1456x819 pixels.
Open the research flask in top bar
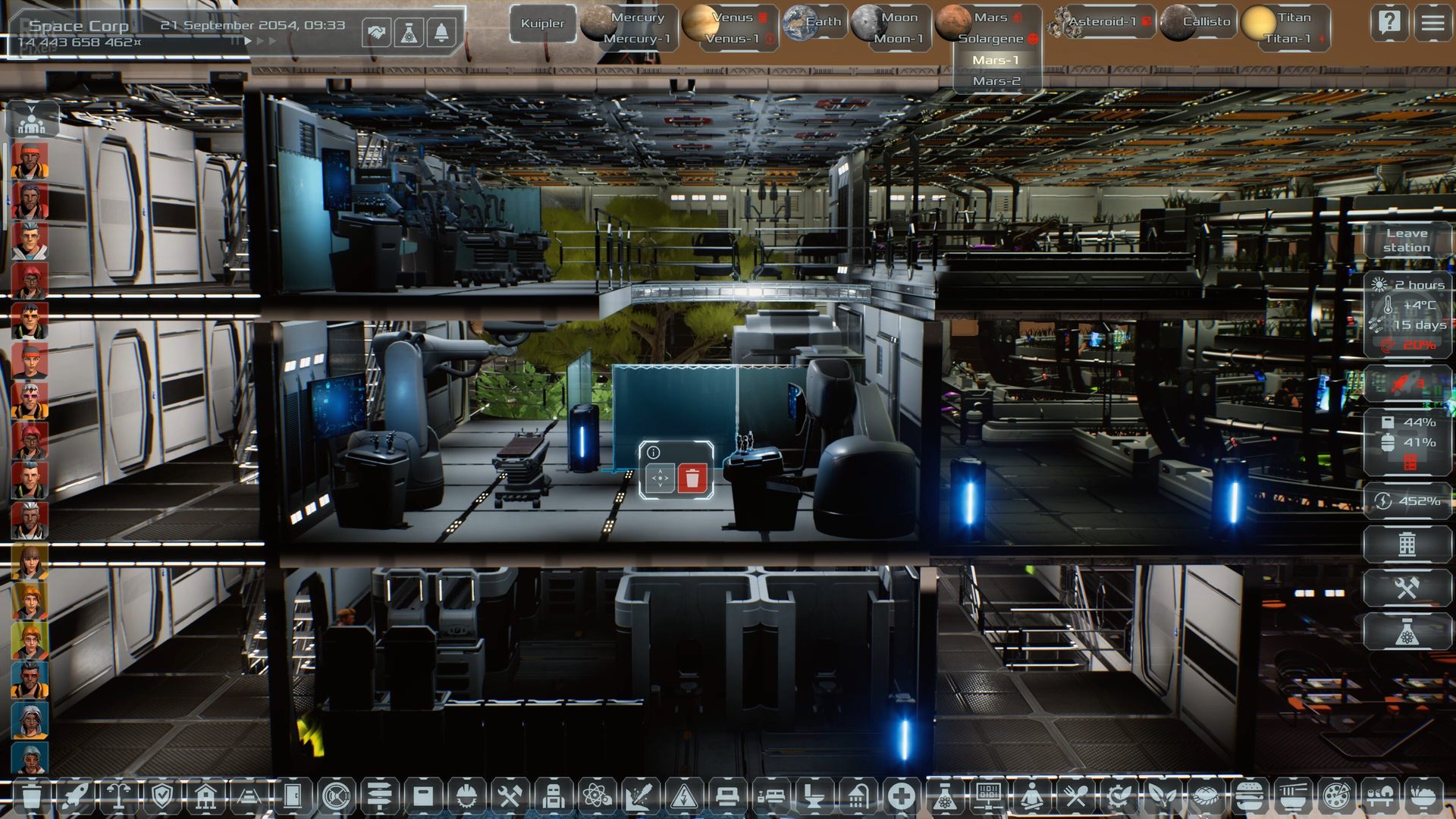coord(409,33)
